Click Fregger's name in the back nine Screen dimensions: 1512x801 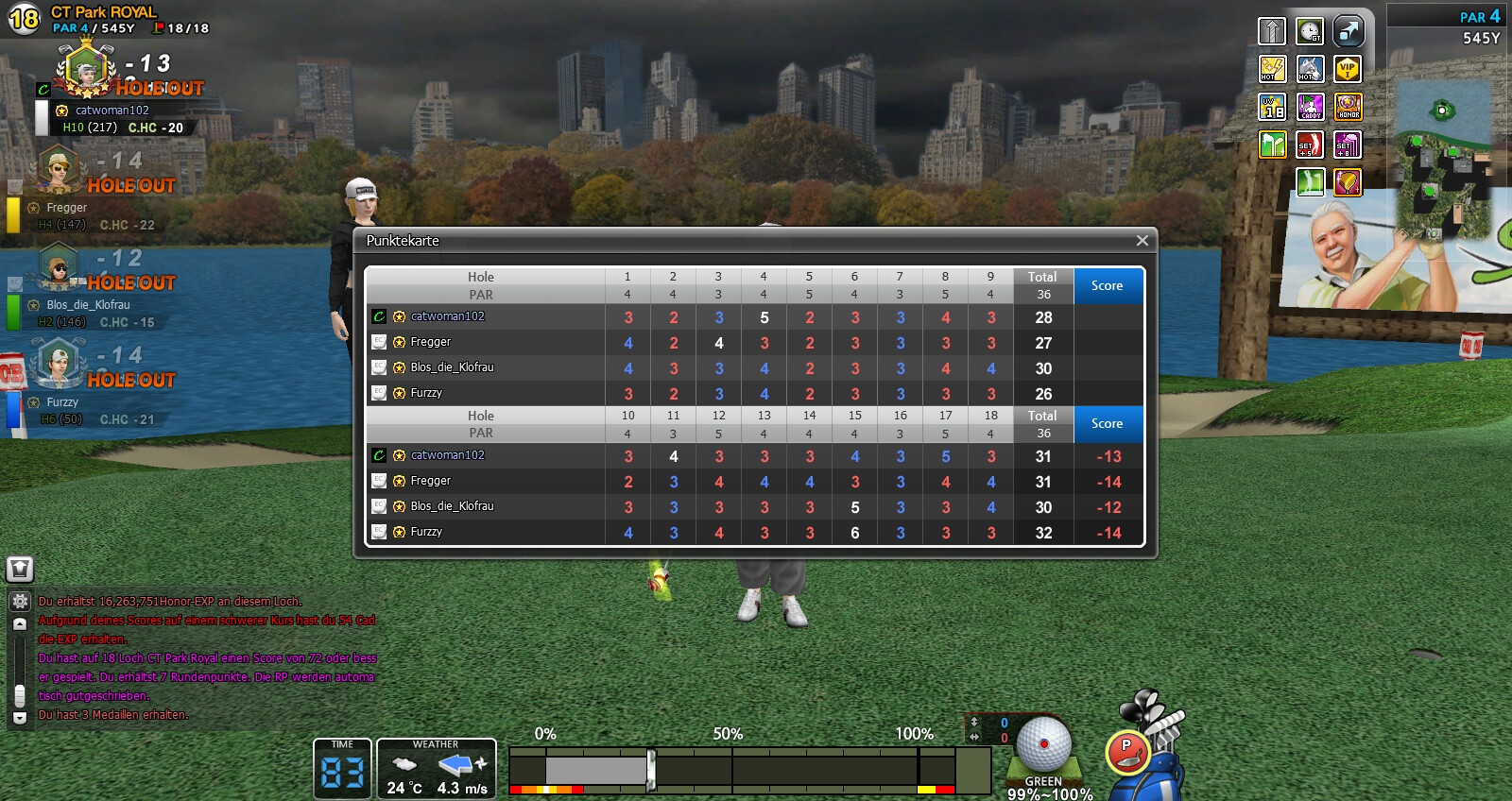click(430, 481)
